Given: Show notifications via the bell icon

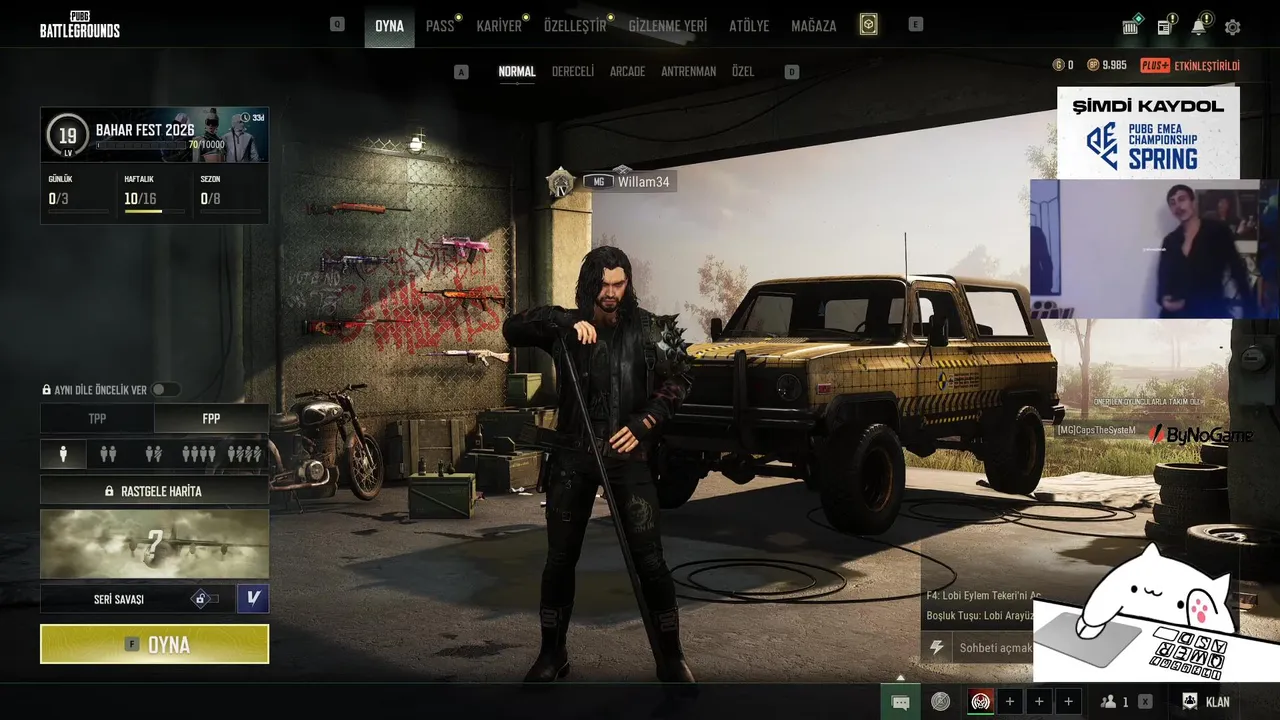Looking at the screenshot, I should (1198, 27).
